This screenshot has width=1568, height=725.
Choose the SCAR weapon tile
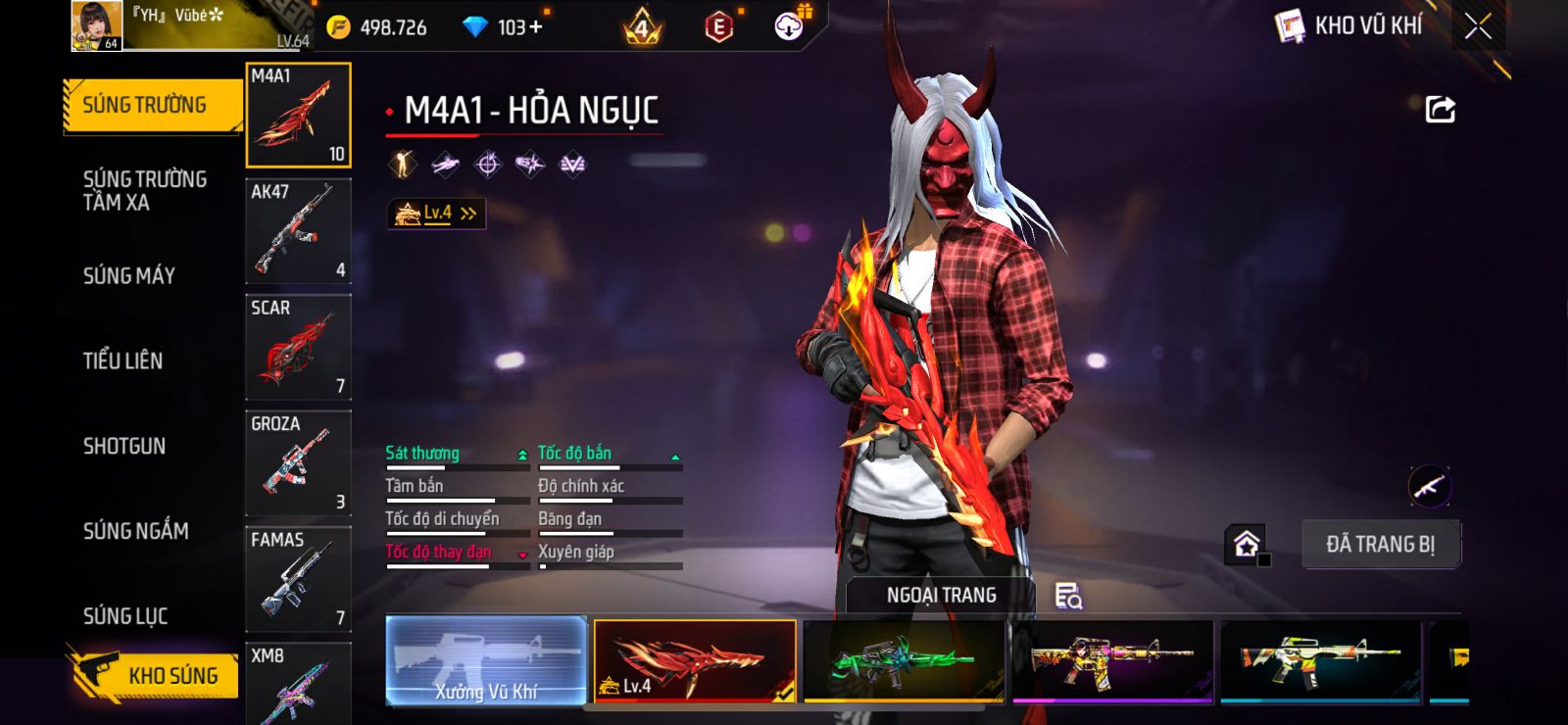[298, 347]
